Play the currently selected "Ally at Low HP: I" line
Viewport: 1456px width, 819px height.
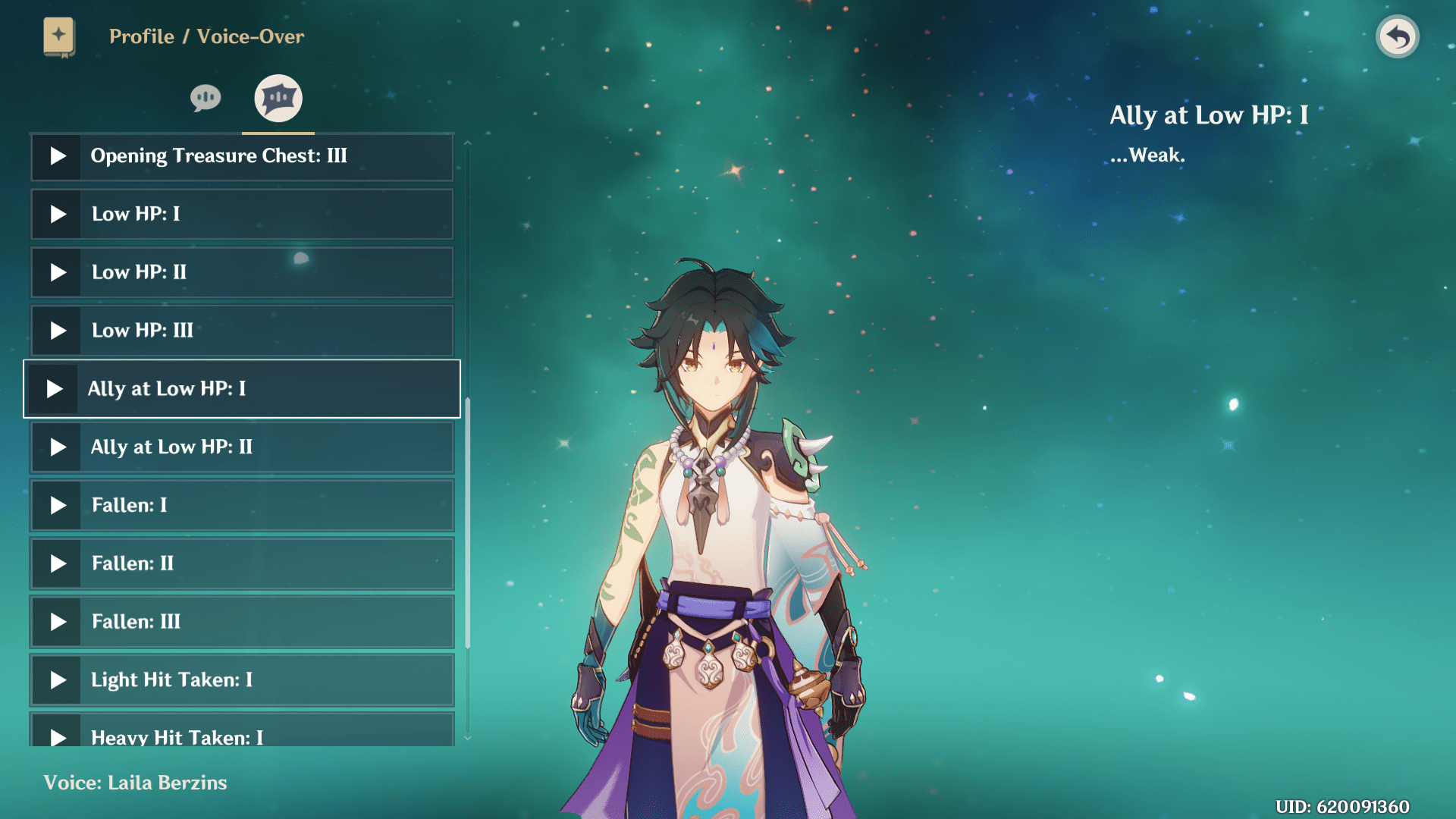(x=54, y=389)
